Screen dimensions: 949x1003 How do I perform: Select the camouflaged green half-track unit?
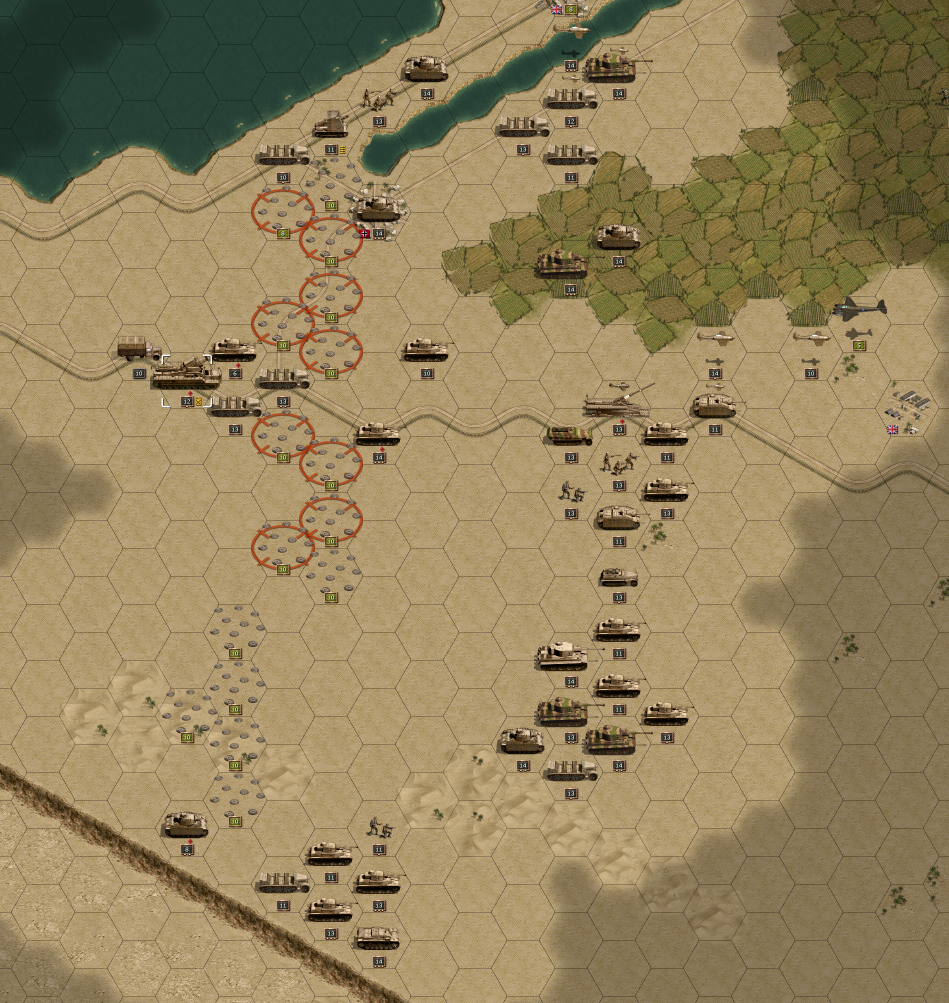click(x=570, y=435)
